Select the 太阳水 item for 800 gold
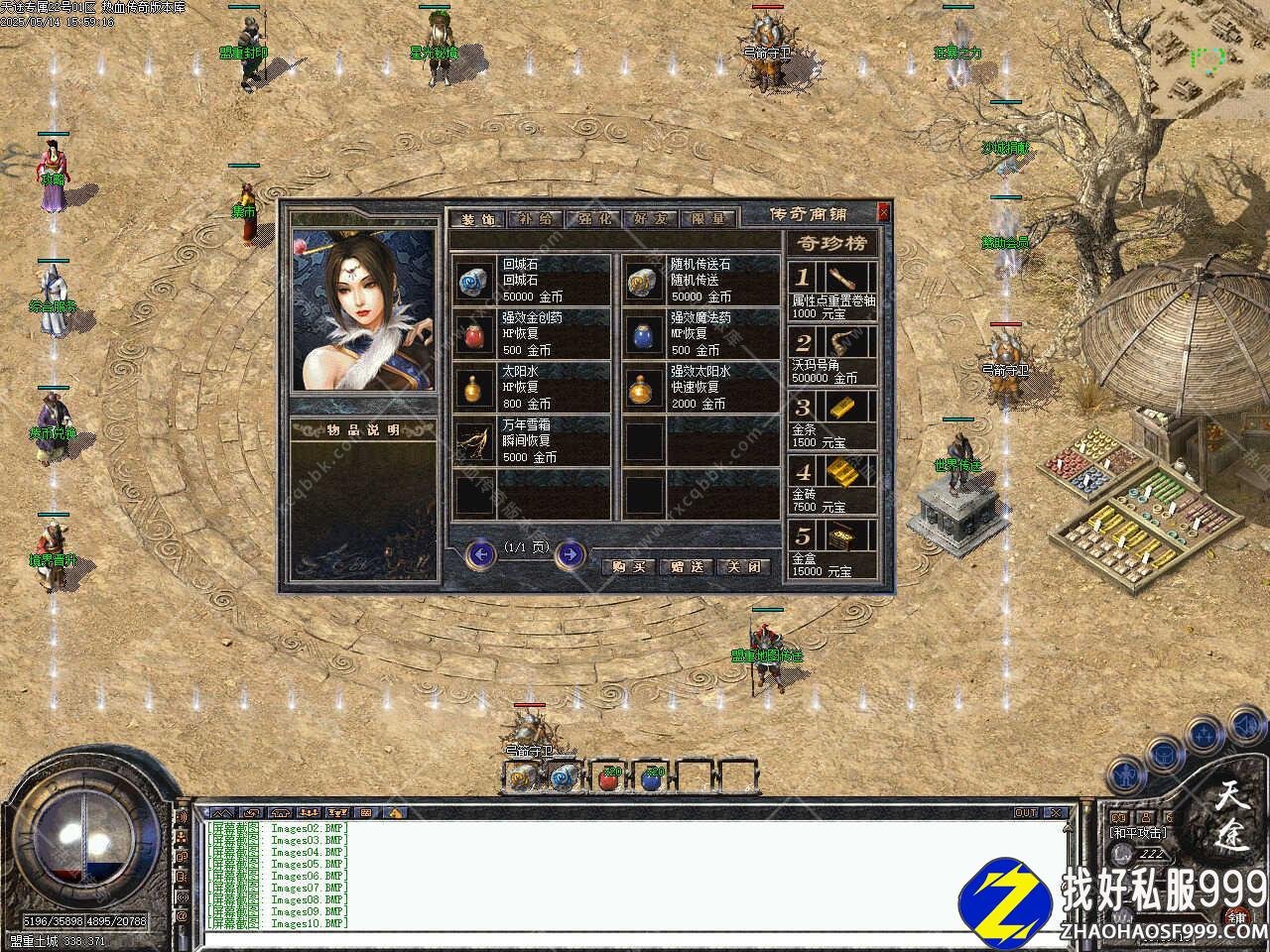This screenshot has height=952, width=1270. pyautogui.click(x=533, y=388)
